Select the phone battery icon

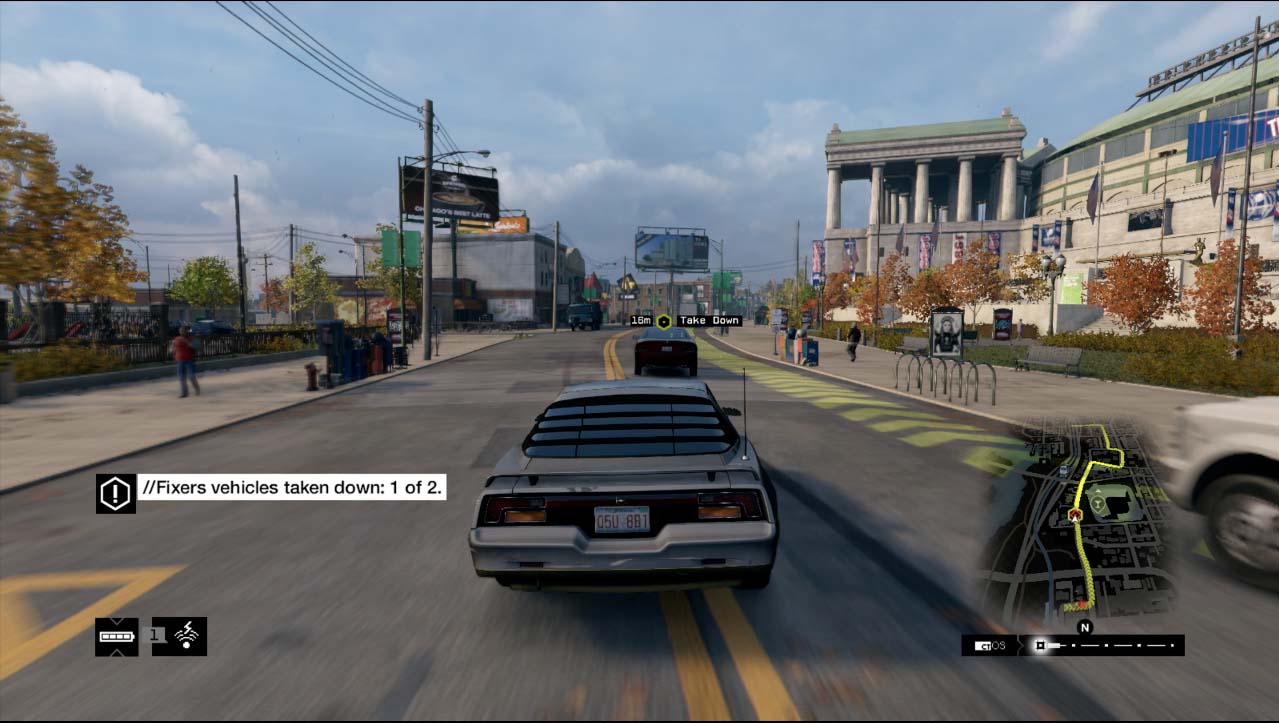click(116, 636)
